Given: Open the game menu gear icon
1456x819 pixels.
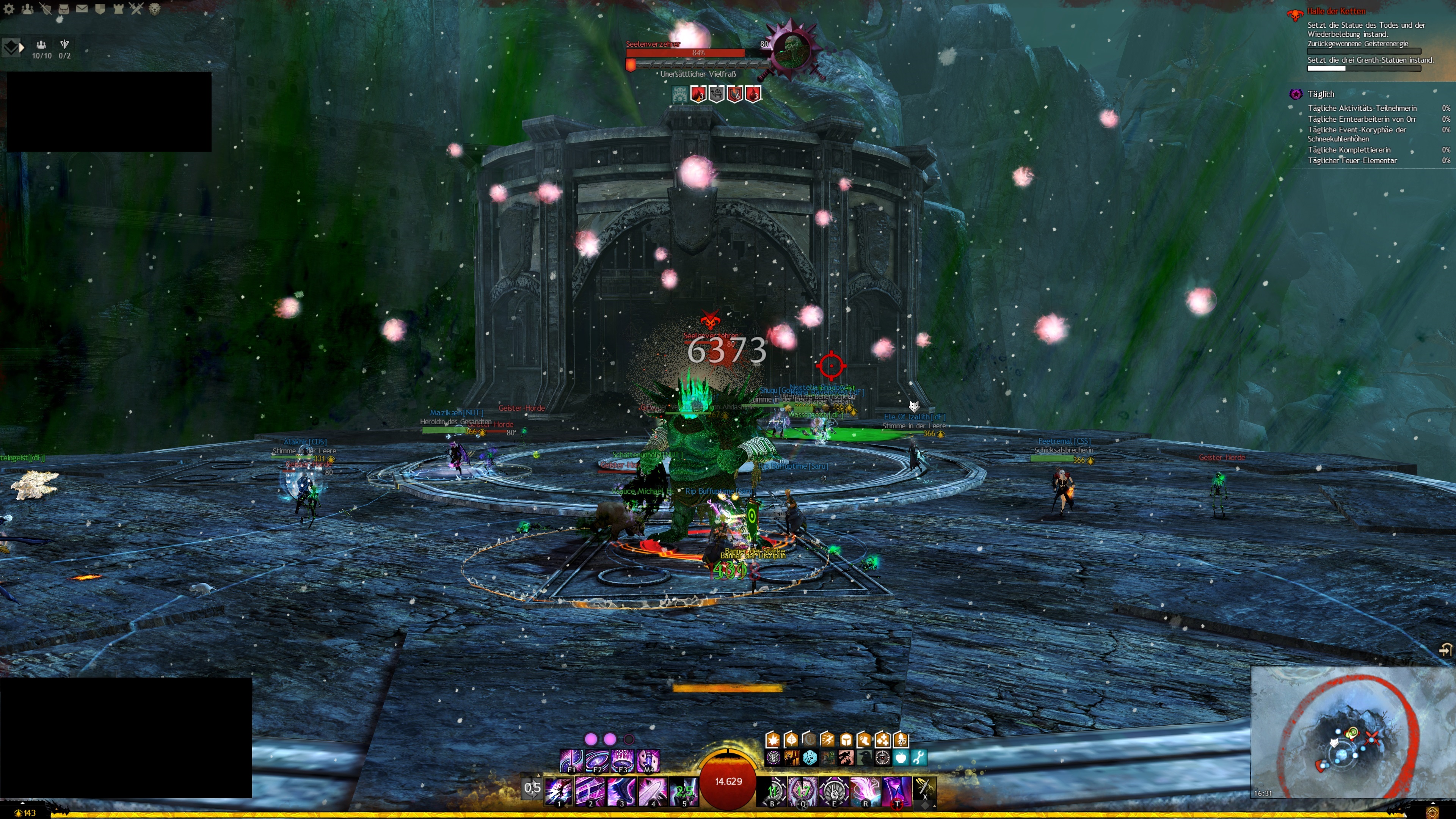Looking at the screenshot, I should [9, 8].
